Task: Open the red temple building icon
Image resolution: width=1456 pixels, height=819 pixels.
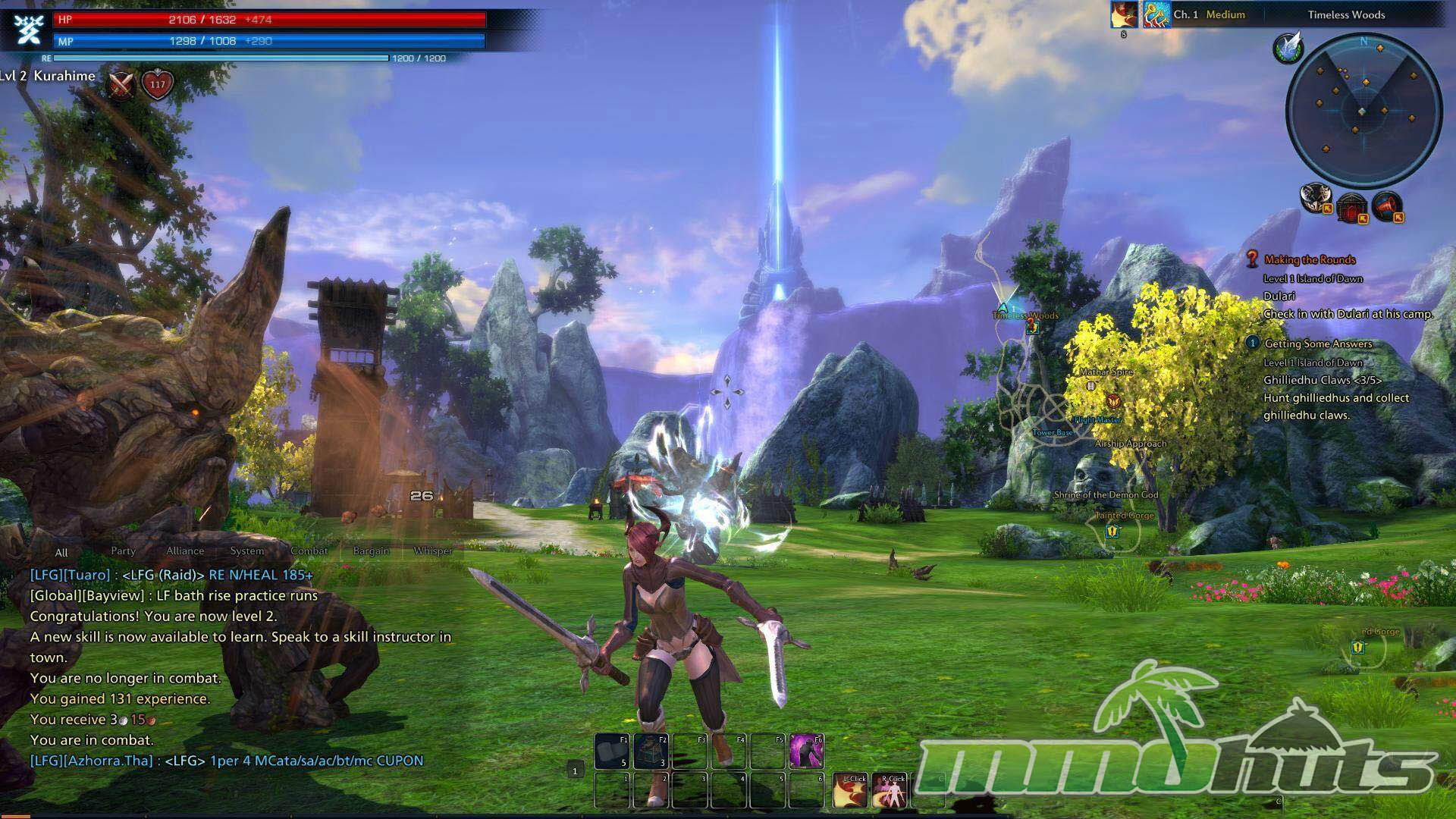Action: tap(1351, 206)
